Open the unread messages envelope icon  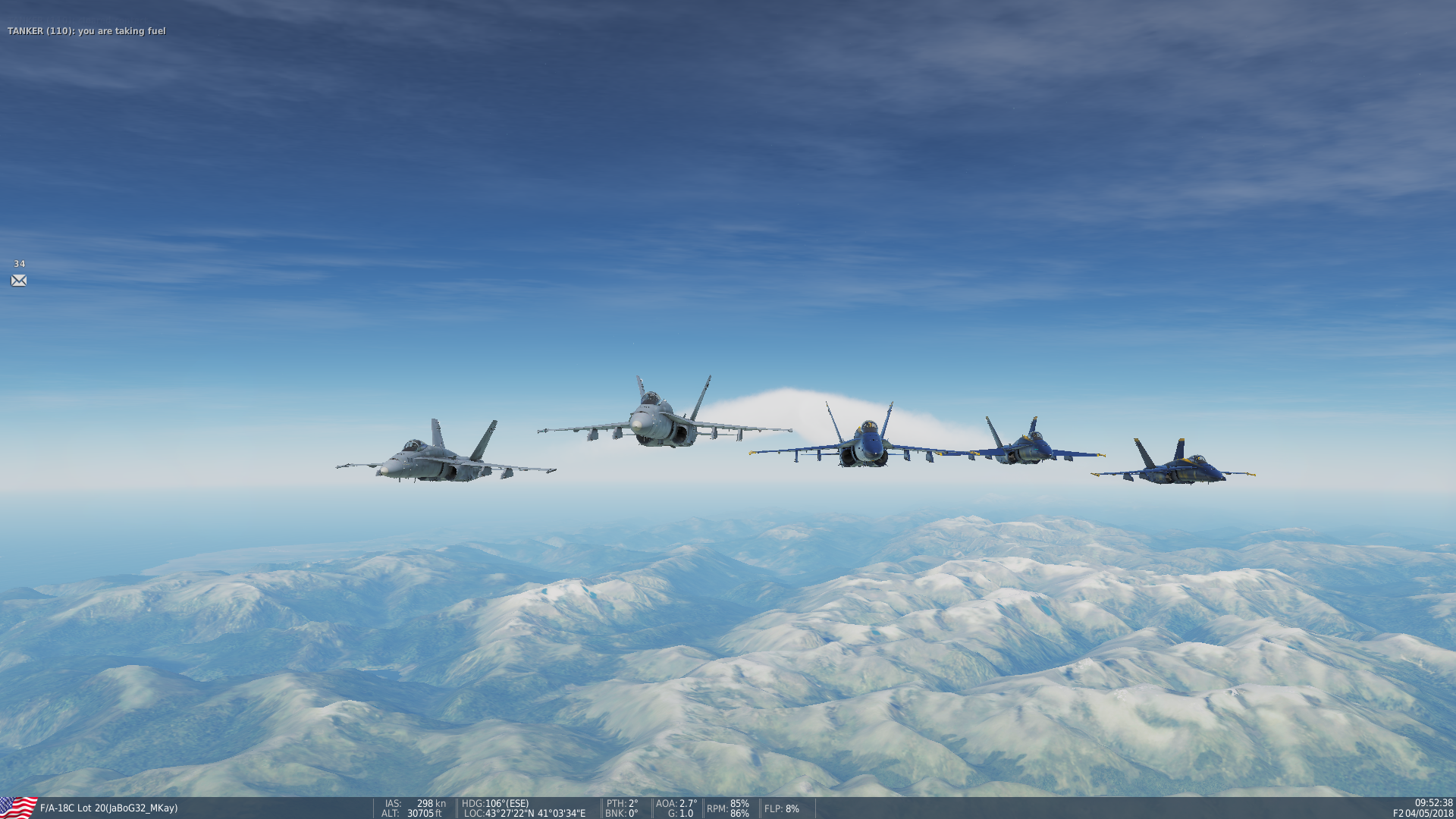19,281
